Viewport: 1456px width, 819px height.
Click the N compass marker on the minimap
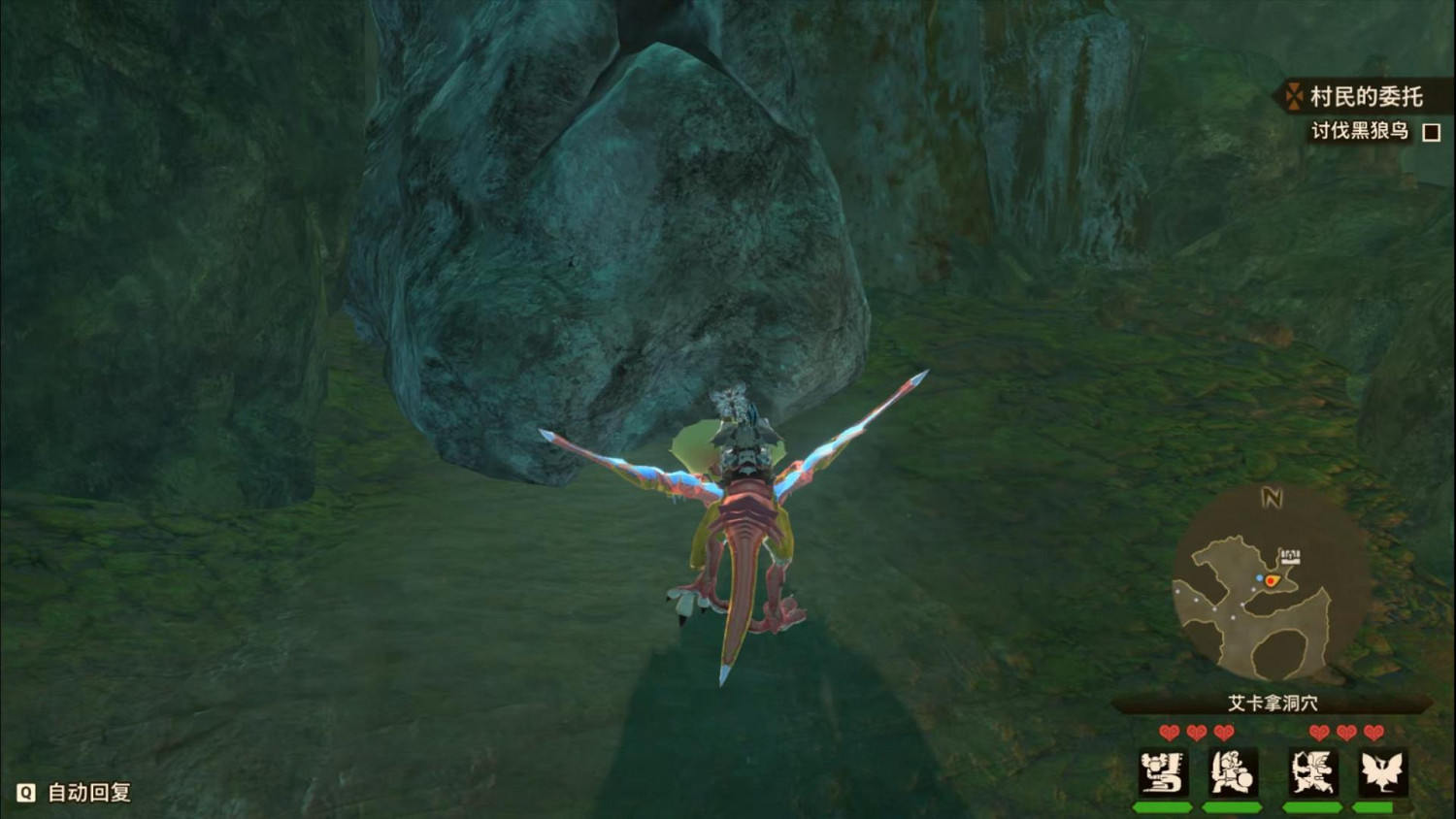tap(1270, 499)
